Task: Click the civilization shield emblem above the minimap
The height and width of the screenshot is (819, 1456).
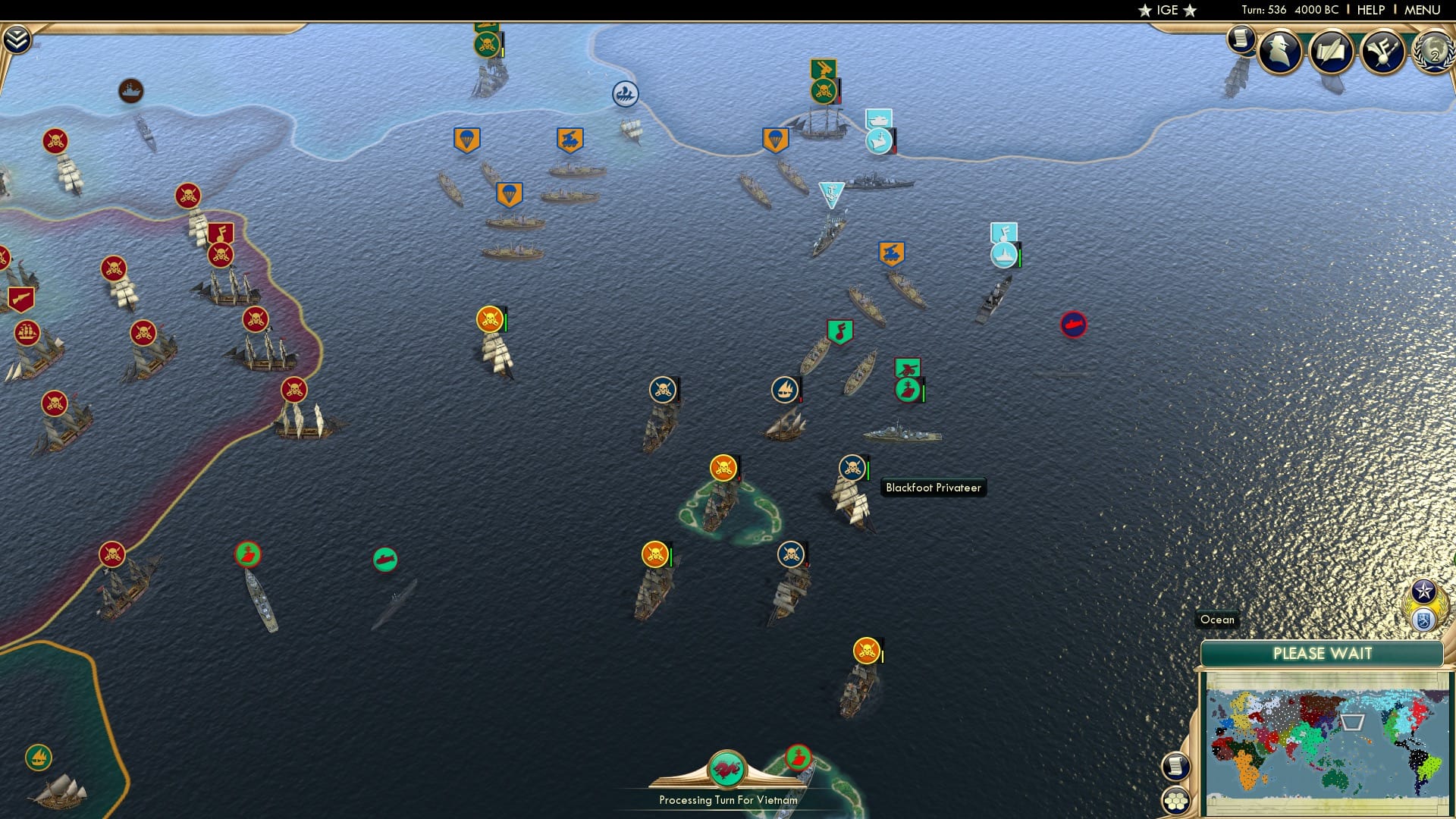Action: pos(1423,620)
